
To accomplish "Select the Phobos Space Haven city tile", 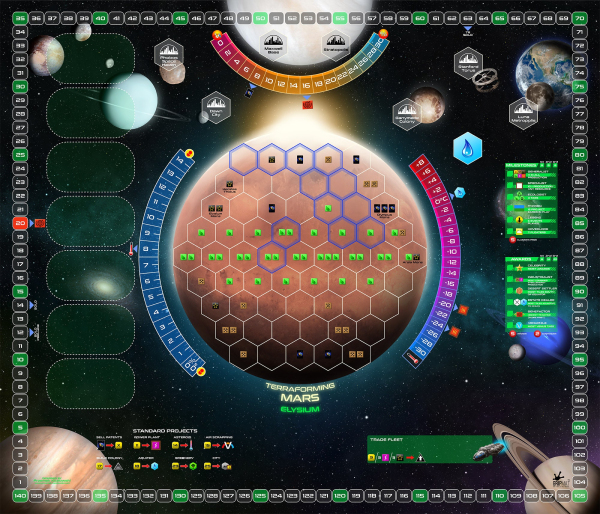I will (x=169, y=57).
